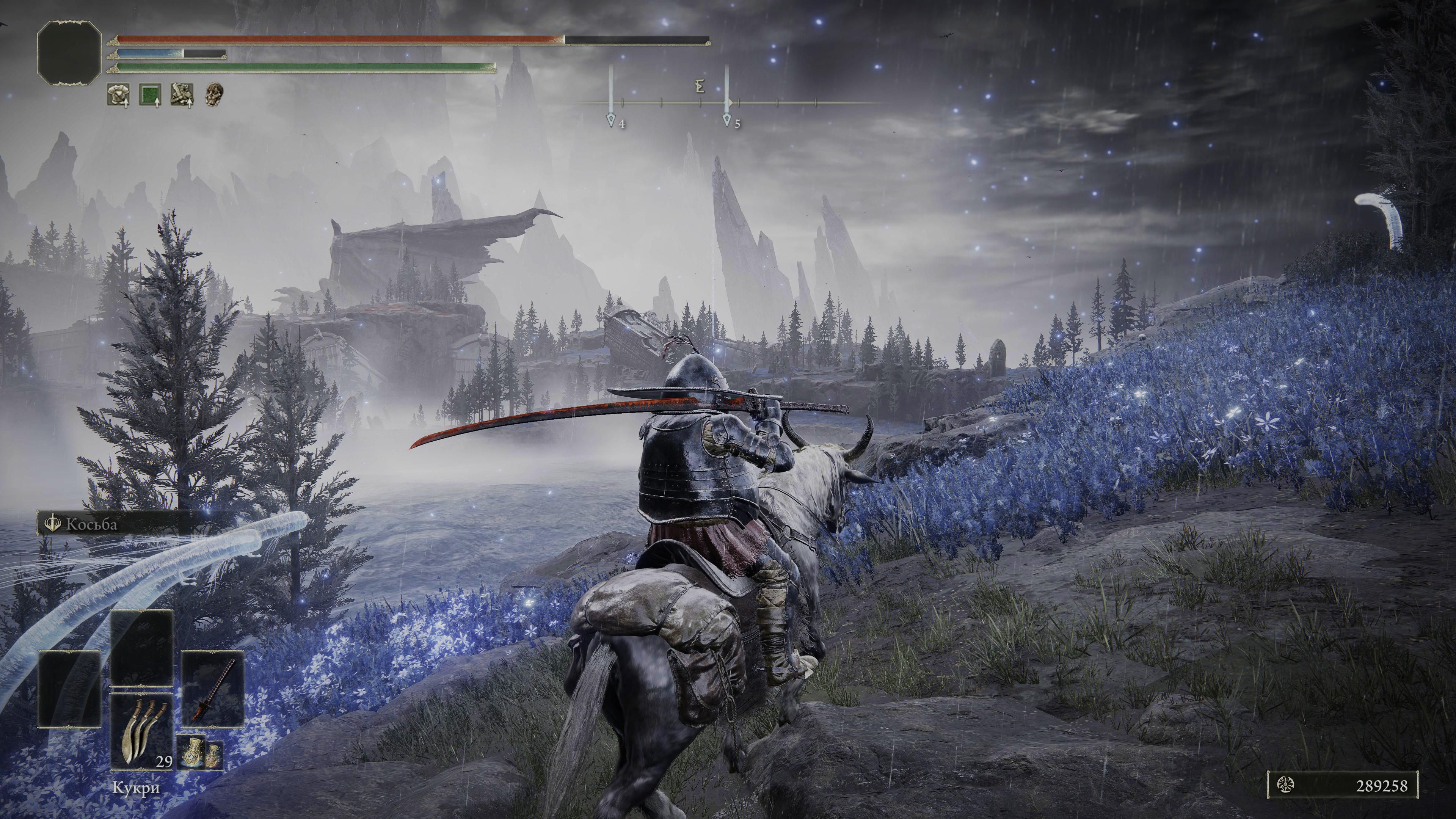Image resolution: width=1456 pixels, height=819 pixels.
Task: Select the Кукри throwing knives item slot
Action: click(141, 731)
